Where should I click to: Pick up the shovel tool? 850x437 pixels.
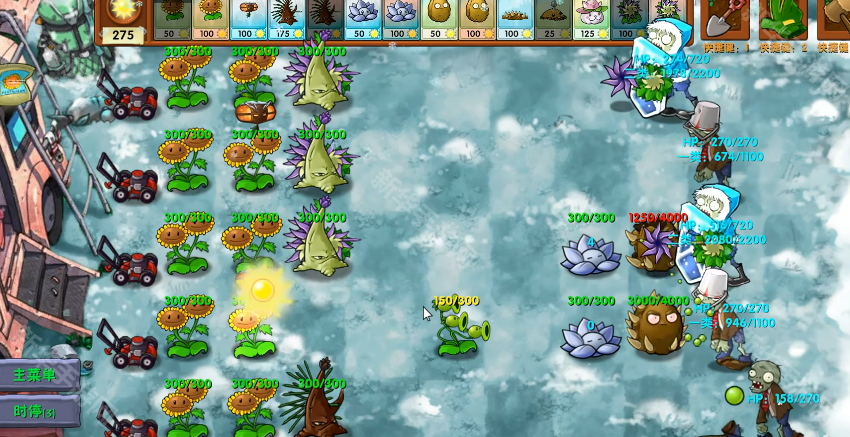(724, 18)
